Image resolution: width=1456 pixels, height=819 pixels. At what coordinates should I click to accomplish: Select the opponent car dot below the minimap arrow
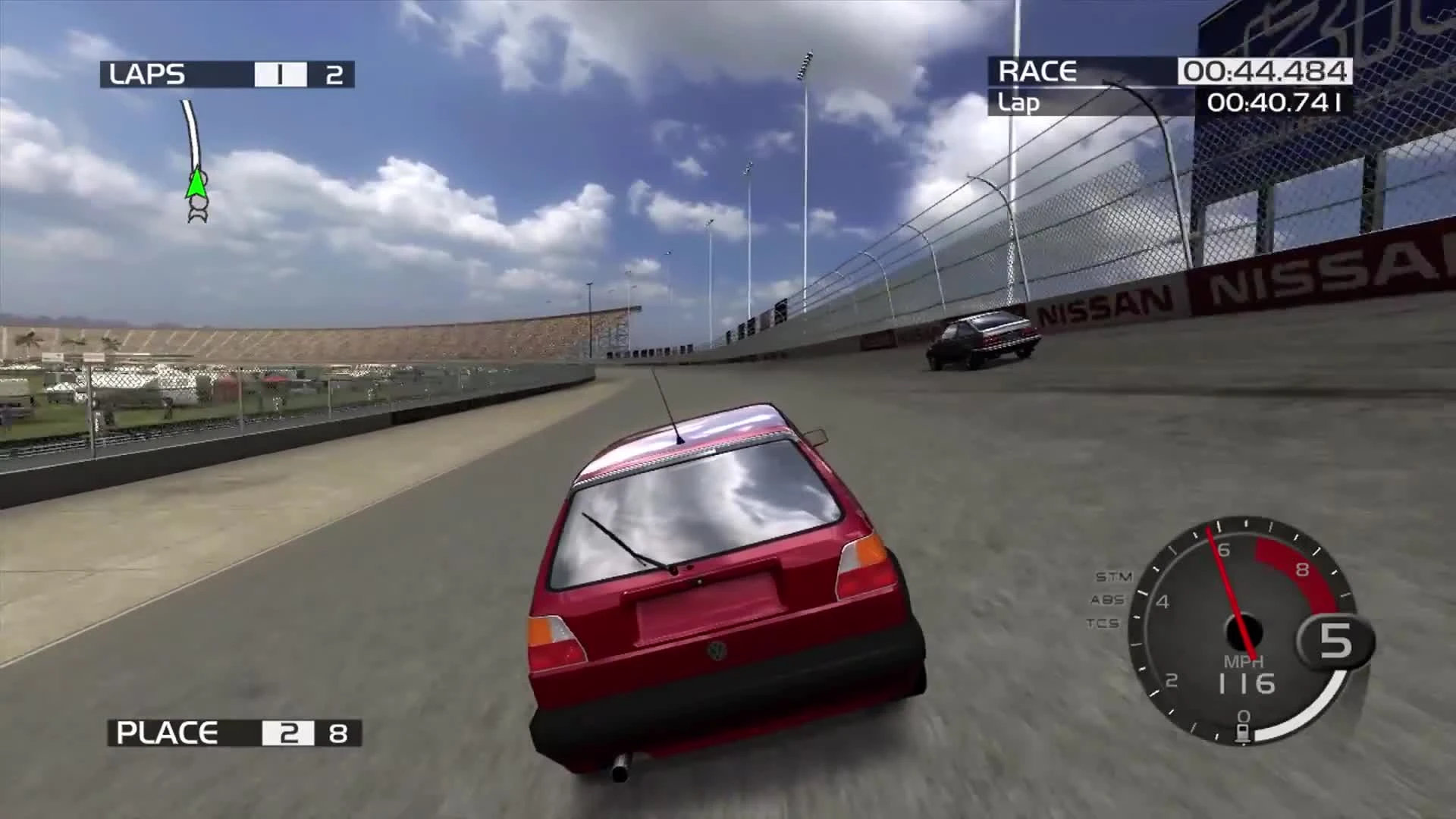tap(199, 203)
